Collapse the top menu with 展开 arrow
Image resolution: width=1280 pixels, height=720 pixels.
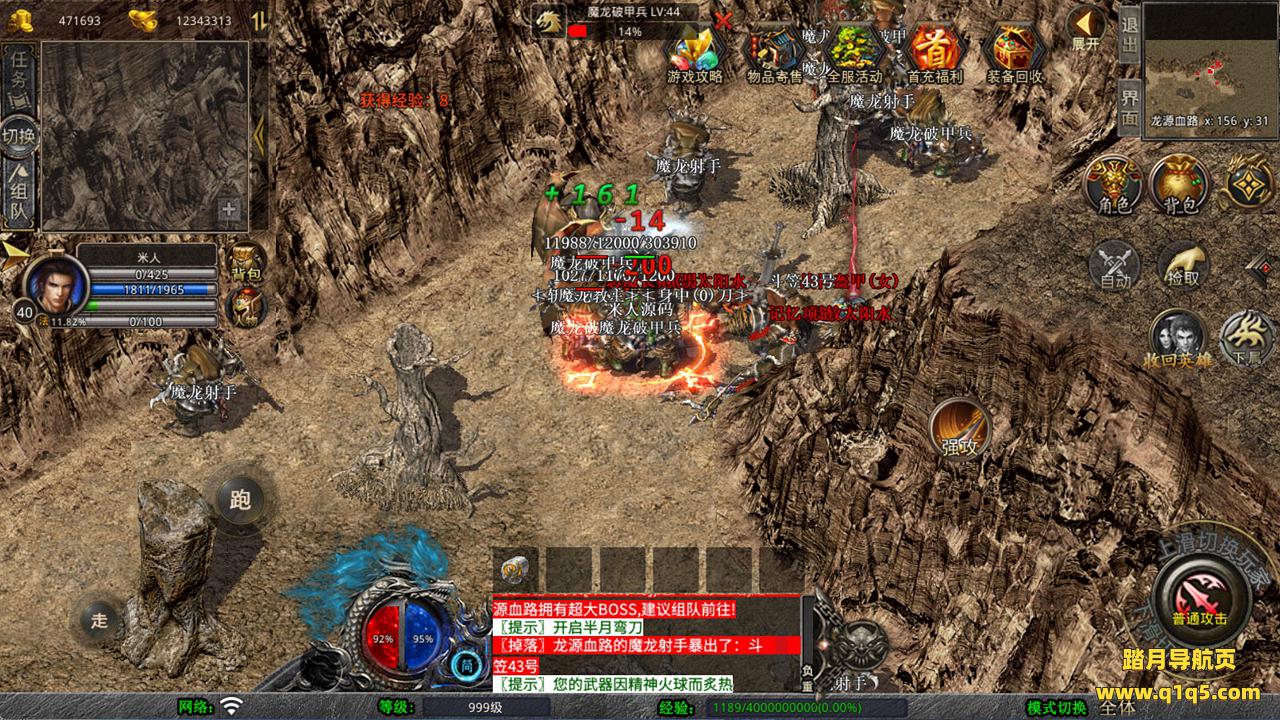1085,28
